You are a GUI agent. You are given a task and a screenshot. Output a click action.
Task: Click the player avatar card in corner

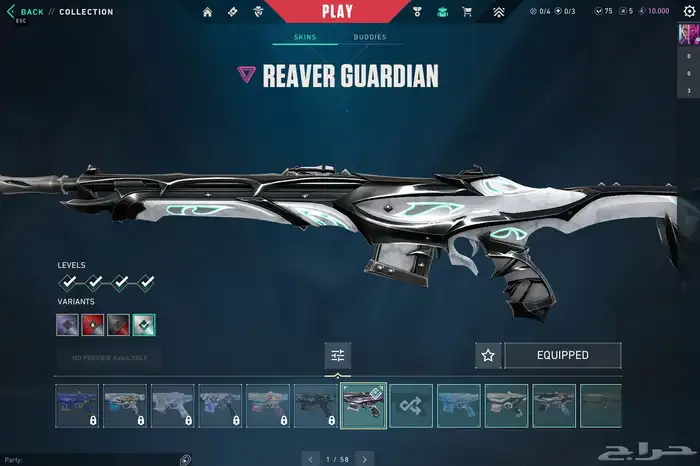(x=688, y=34)
